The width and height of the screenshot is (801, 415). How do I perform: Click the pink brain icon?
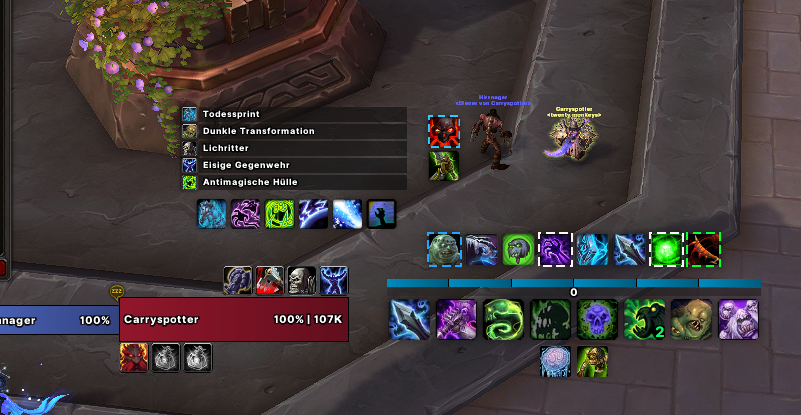(x=556, y=361)
